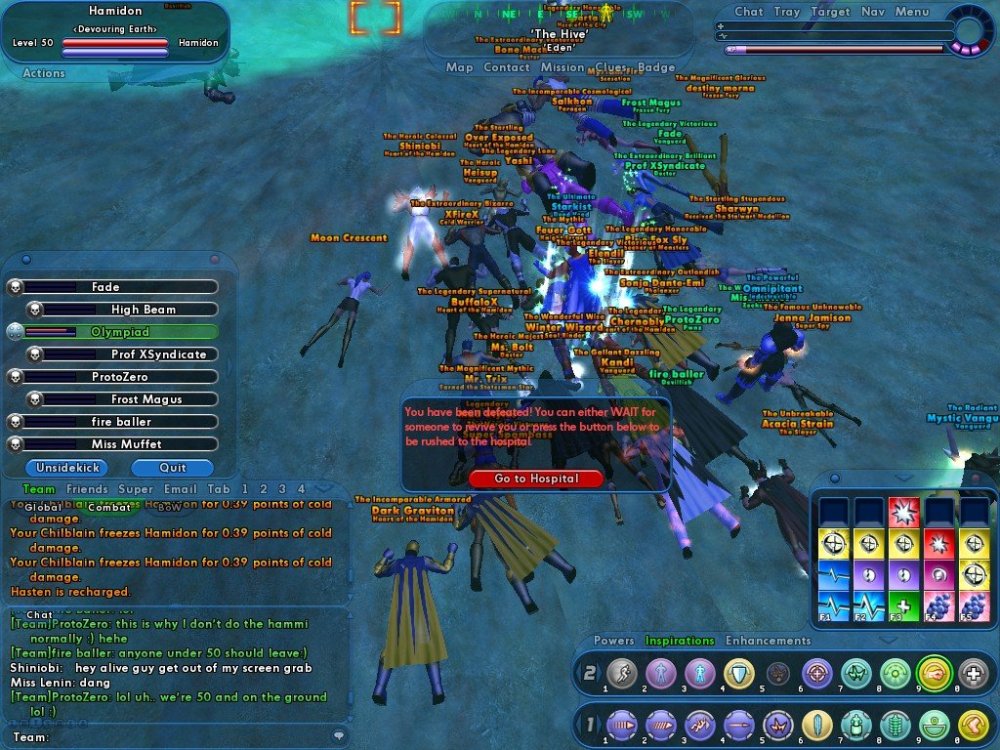Click the Go to Hospital button
The image size is (1000, 750).
536,479
